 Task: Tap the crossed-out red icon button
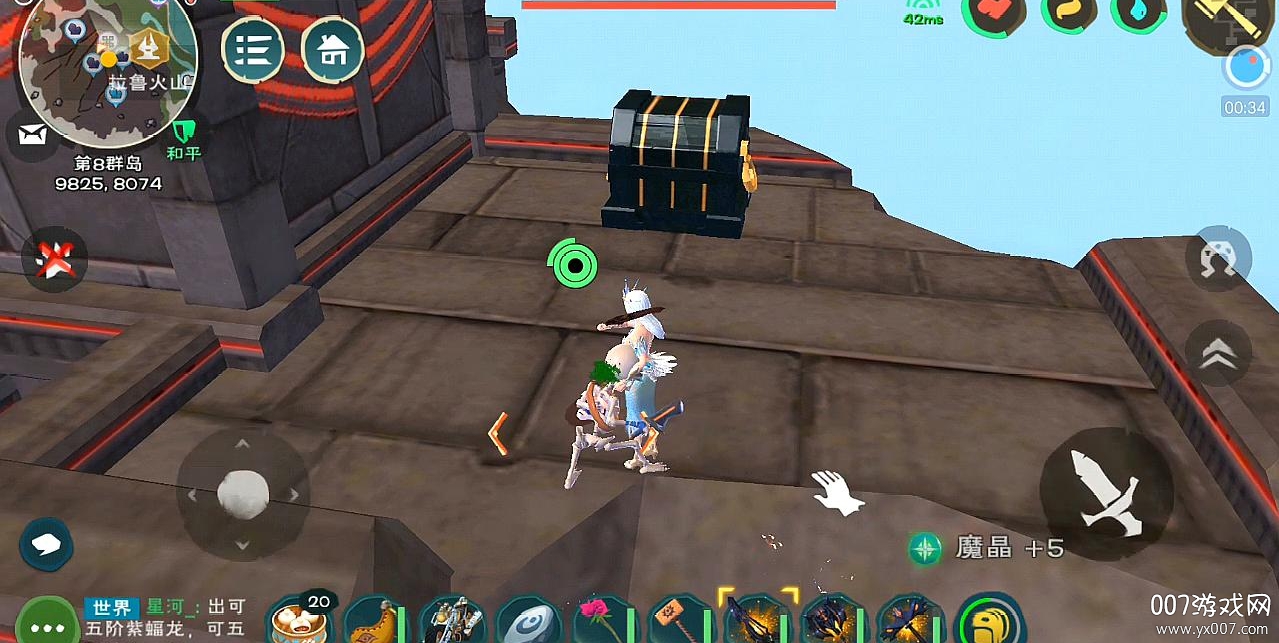tap(54, 260)
